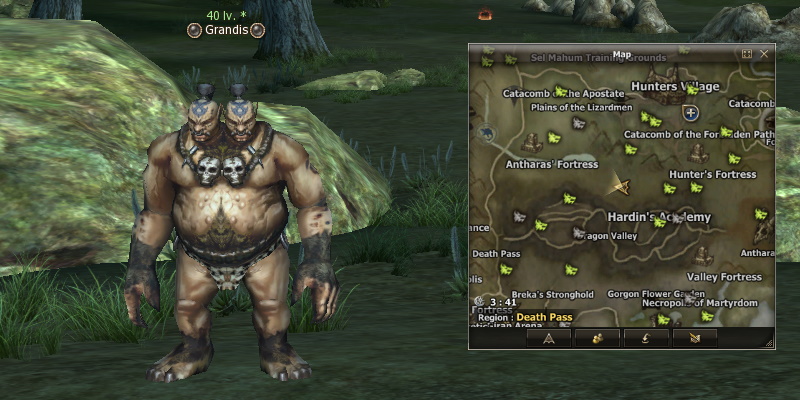This screenshot has height=400, width=800.
Task: Click the first button in the map's bottom toolbar
Action: [549, 338]
